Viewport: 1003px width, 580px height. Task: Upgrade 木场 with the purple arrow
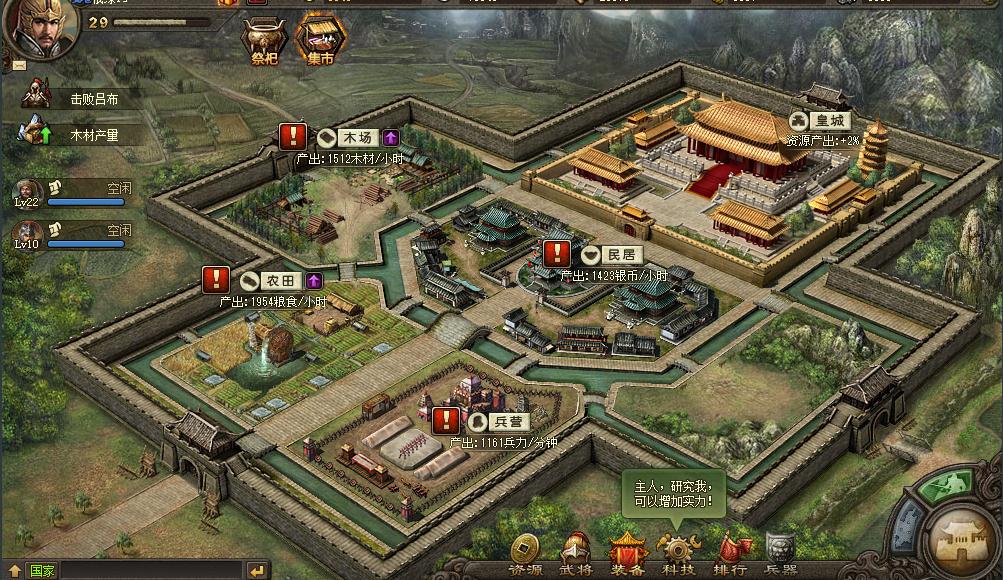coord(391,137)
